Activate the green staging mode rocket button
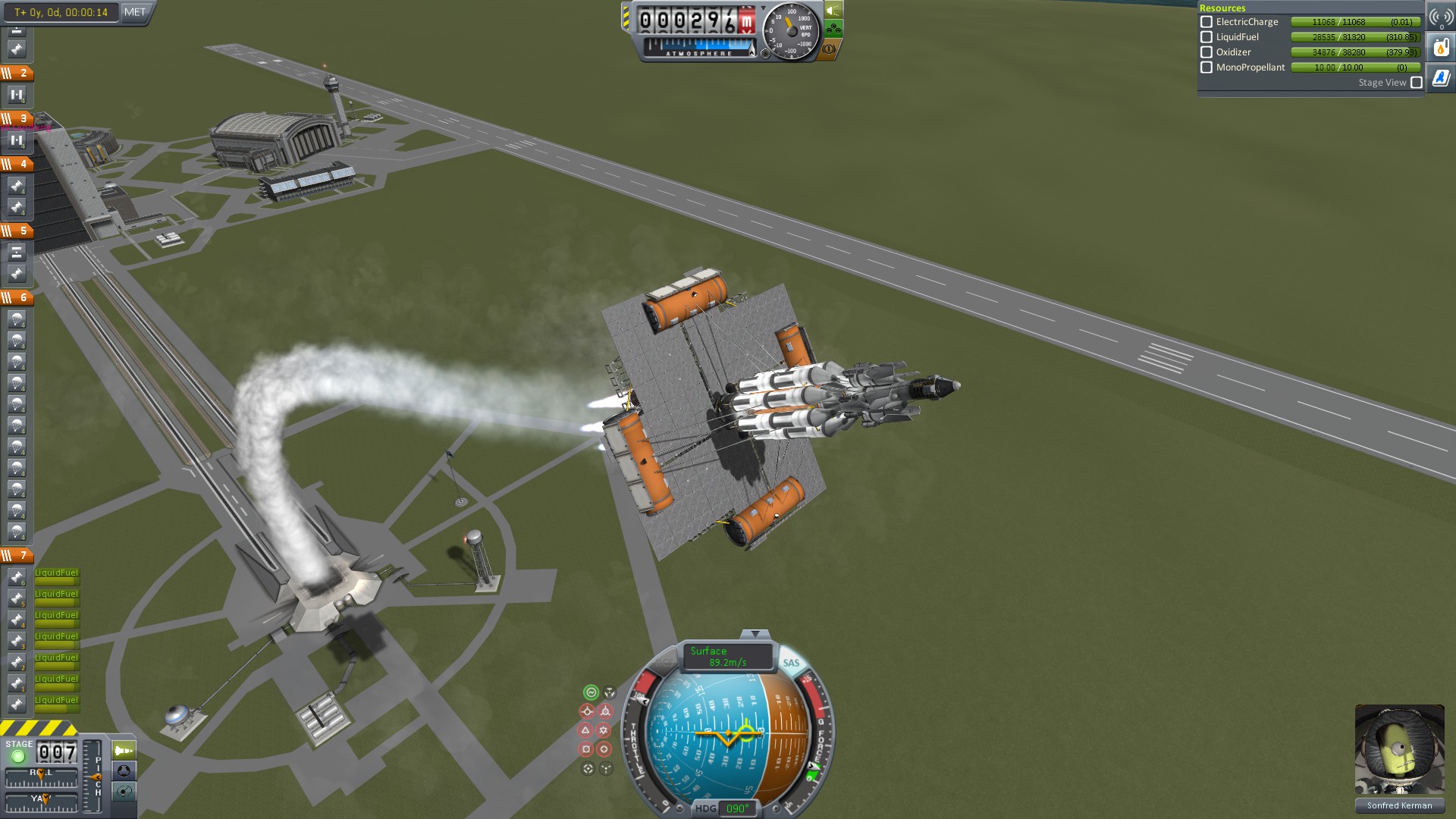This screenshot has height=819, width=1456. coord(124,751)
